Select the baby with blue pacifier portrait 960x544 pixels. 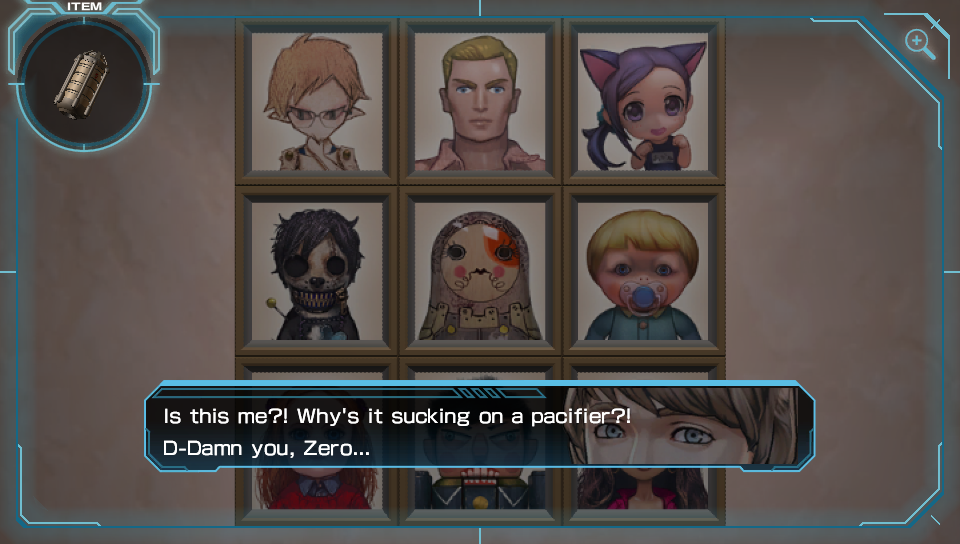coord(644,270)
